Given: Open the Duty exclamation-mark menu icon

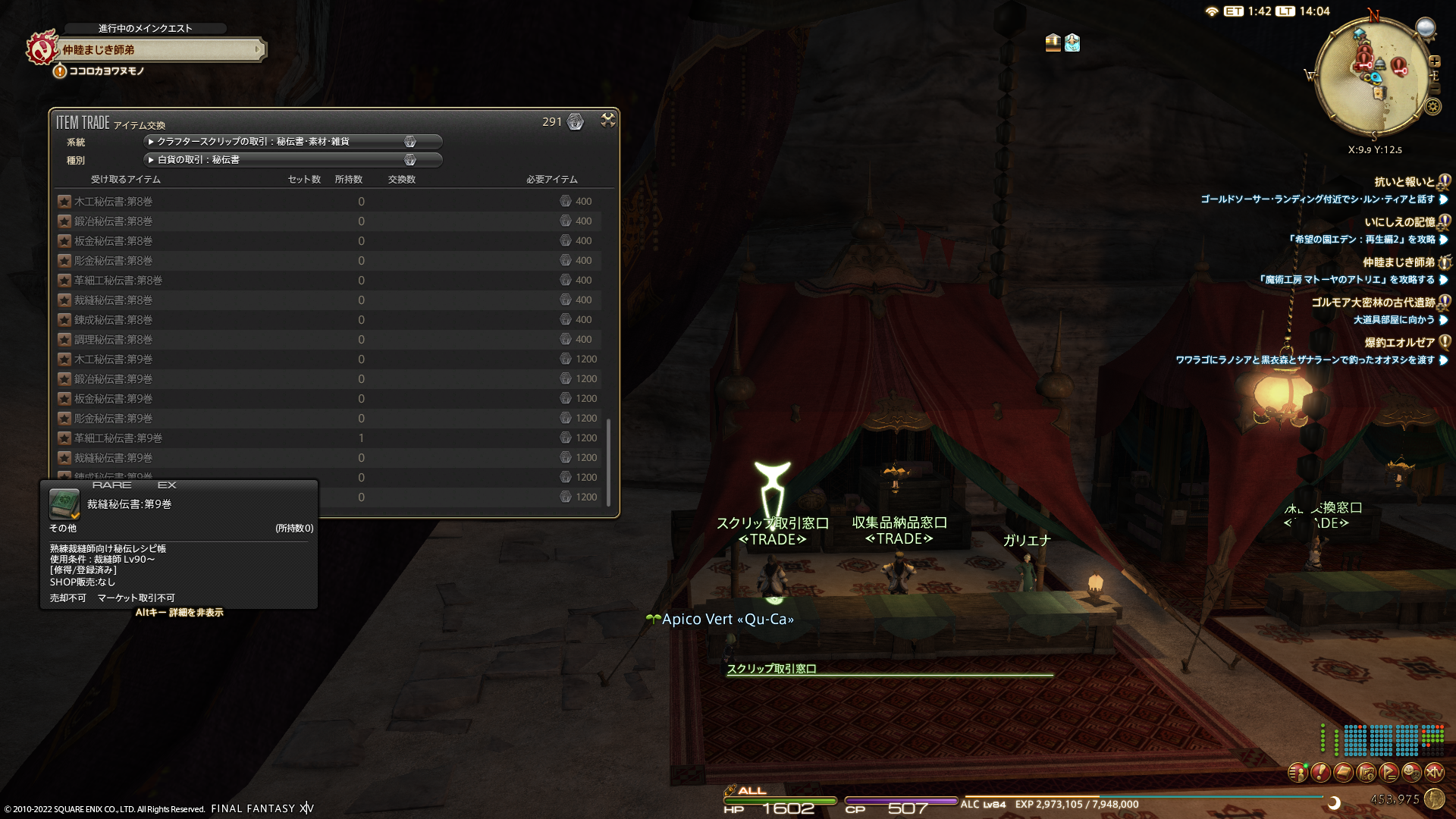Looking at the screenshot, I should [x=1320, y=773].
